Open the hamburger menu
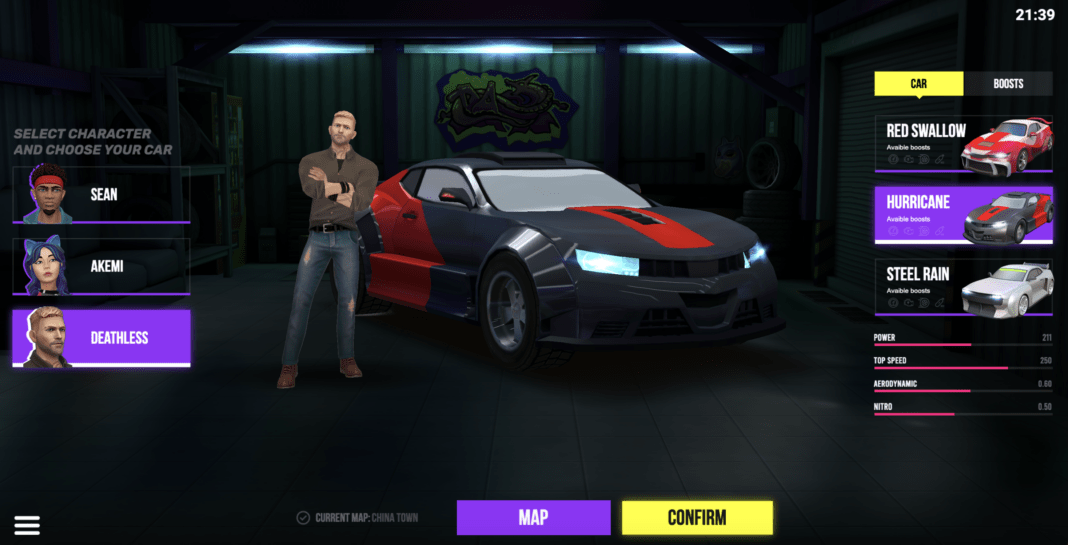The width and height of the screenshot is (1068, 545). [x=27, y=525]
